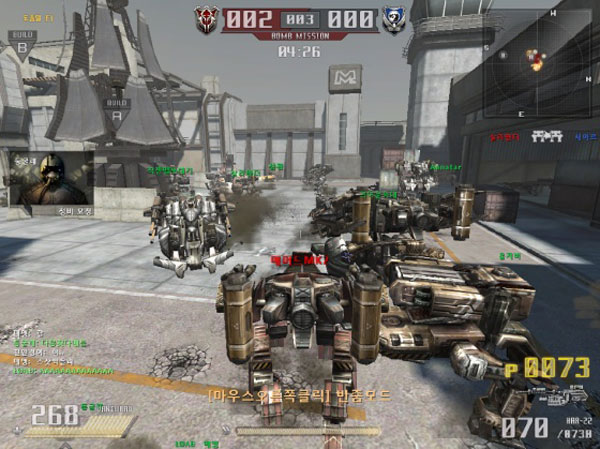600x449 pixels.
Task: Select the HAR-22 weapon icon
Action: click(x=561, y=395)
